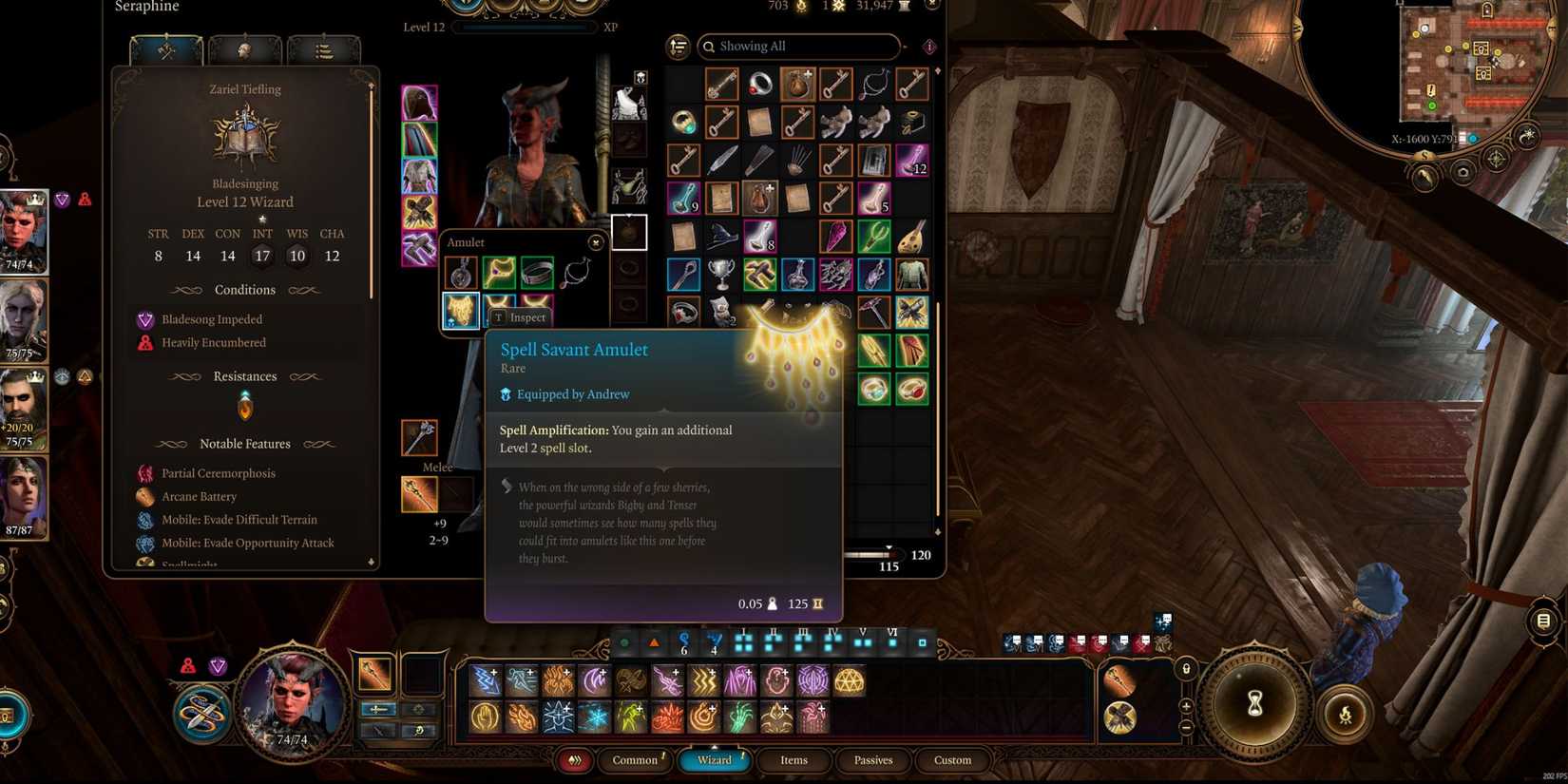Click the Equipped by Andrew link

click(572, 393)
